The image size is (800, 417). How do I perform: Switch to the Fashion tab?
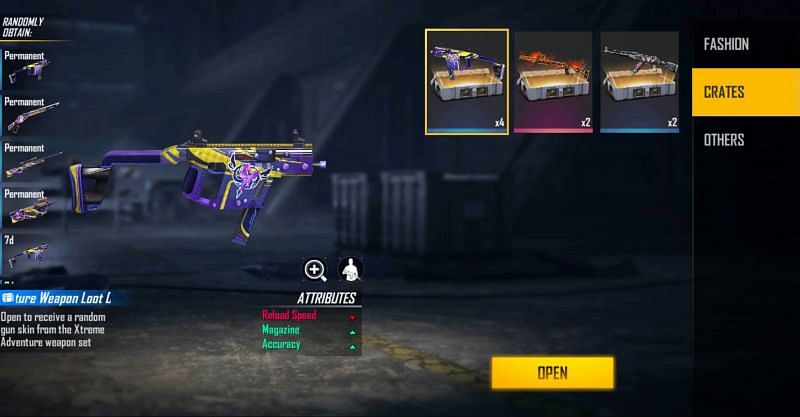coord(726,44)
